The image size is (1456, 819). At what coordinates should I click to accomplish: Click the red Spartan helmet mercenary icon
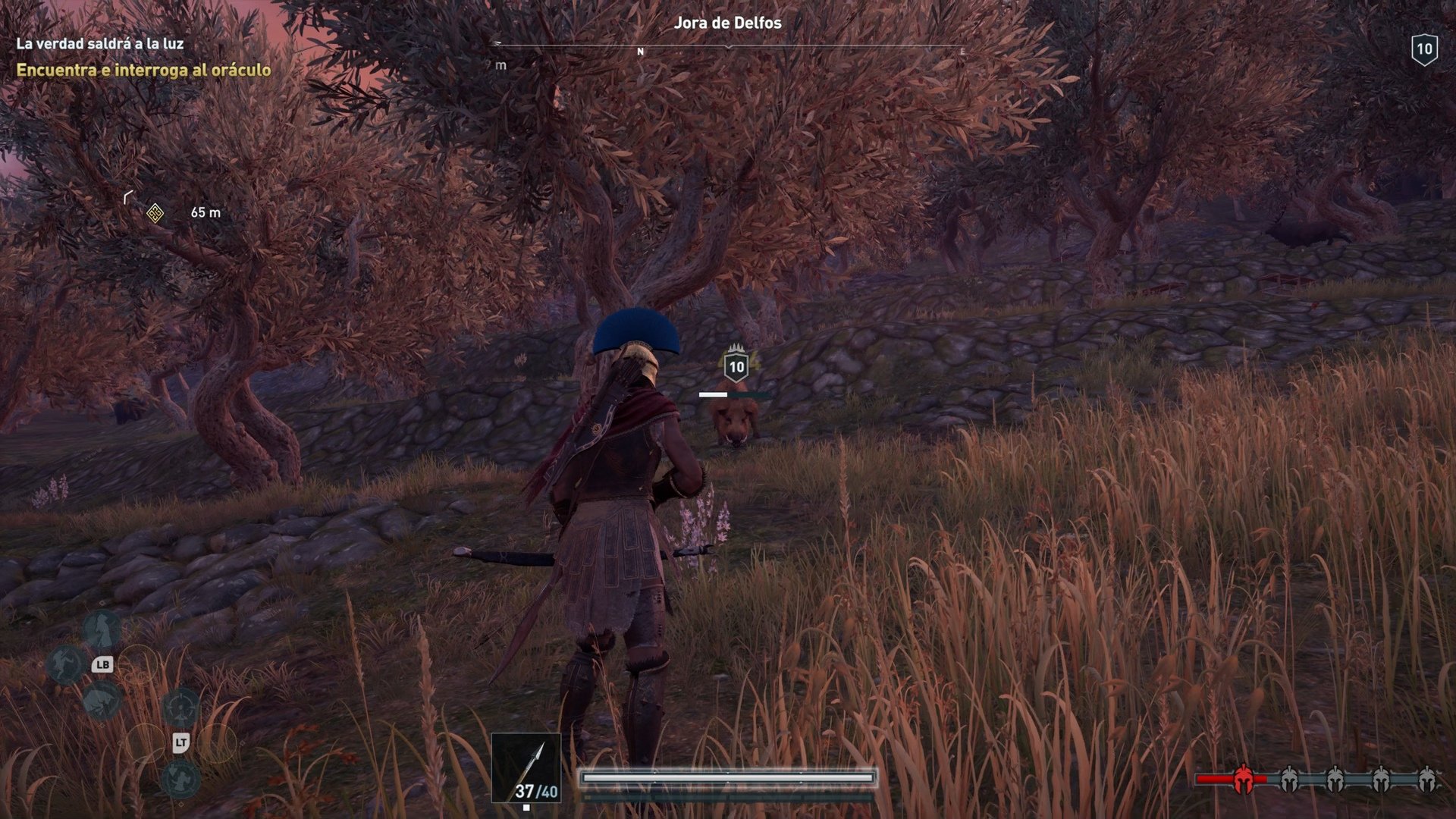pyautogui.click(x=1243, y=778)
